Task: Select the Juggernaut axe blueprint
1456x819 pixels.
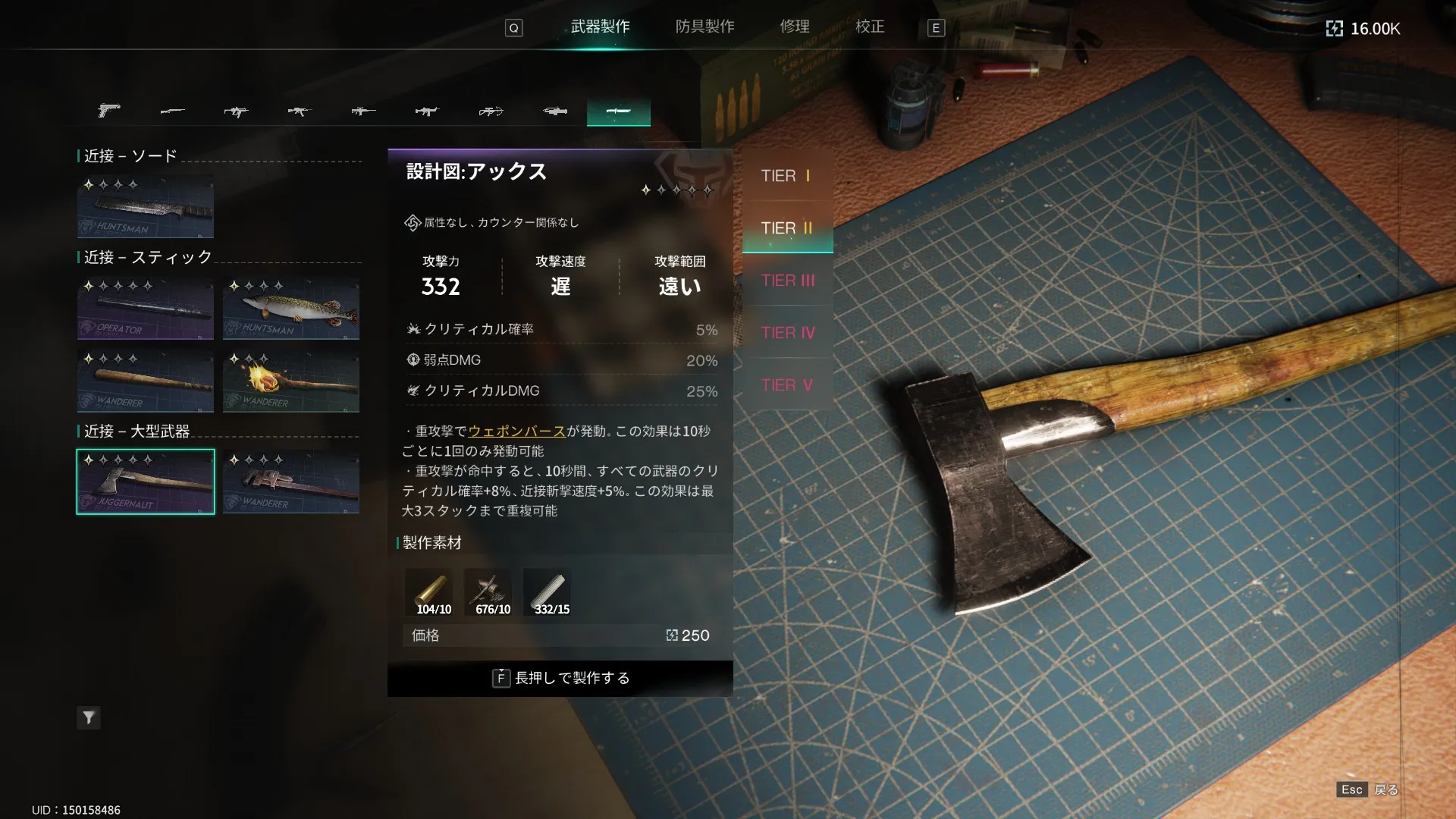Action: pyautogui.click(x=146, y=482)
